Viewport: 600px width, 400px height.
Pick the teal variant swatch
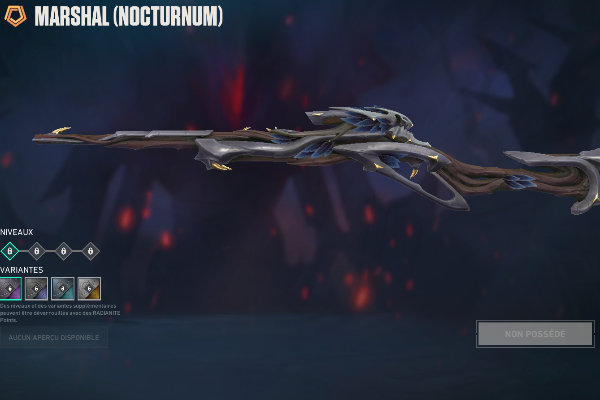point(63,289)
